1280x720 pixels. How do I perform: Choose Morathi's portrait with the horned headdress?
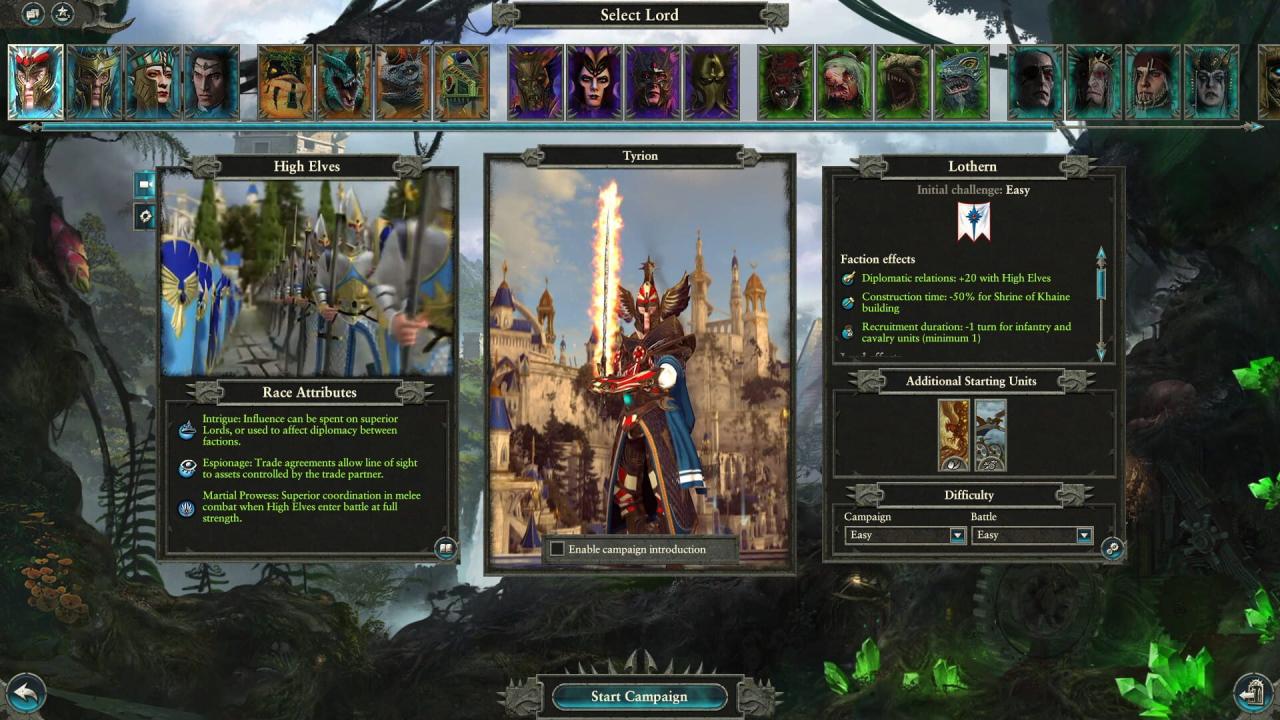pyautogui.click(x=595, y=82)
